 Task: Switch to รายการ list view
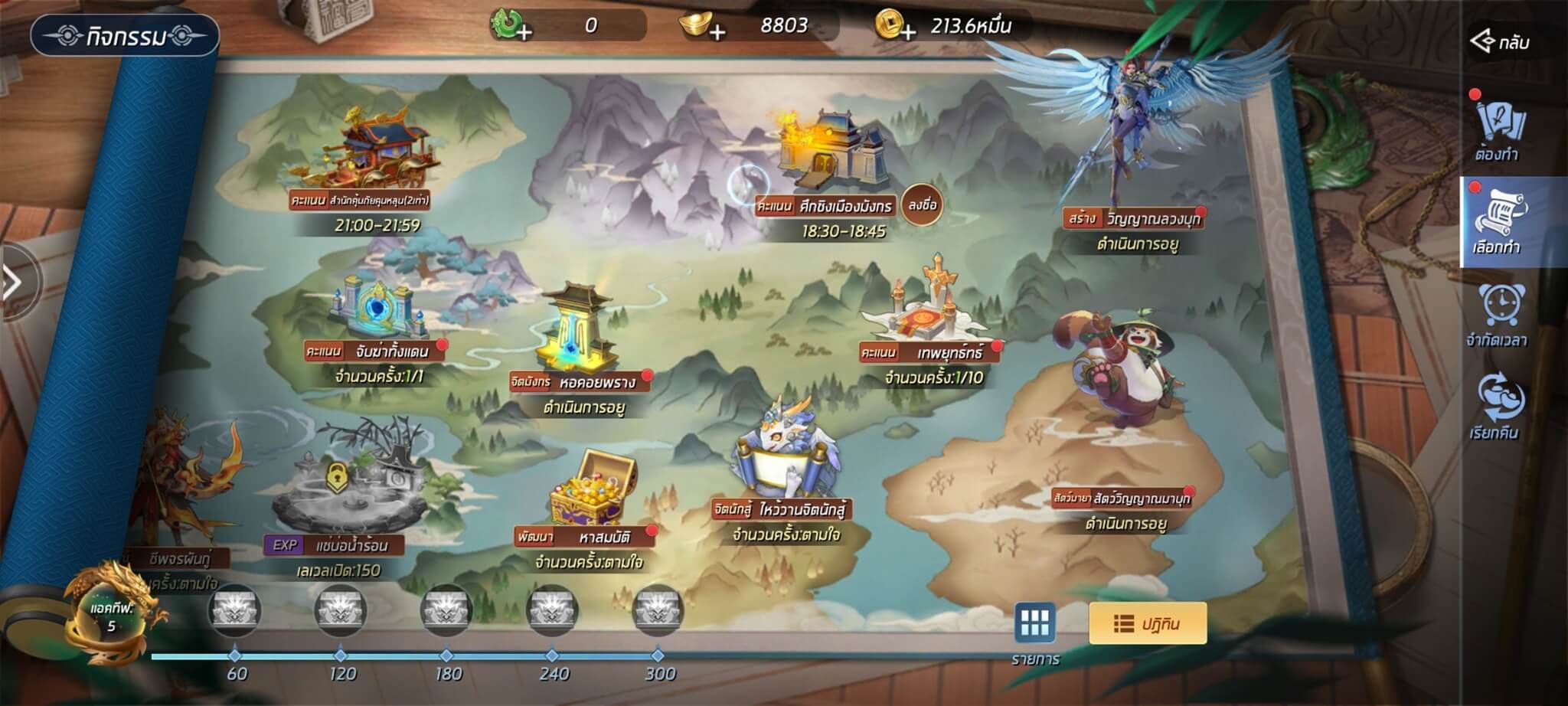(x=1035, y=624)
